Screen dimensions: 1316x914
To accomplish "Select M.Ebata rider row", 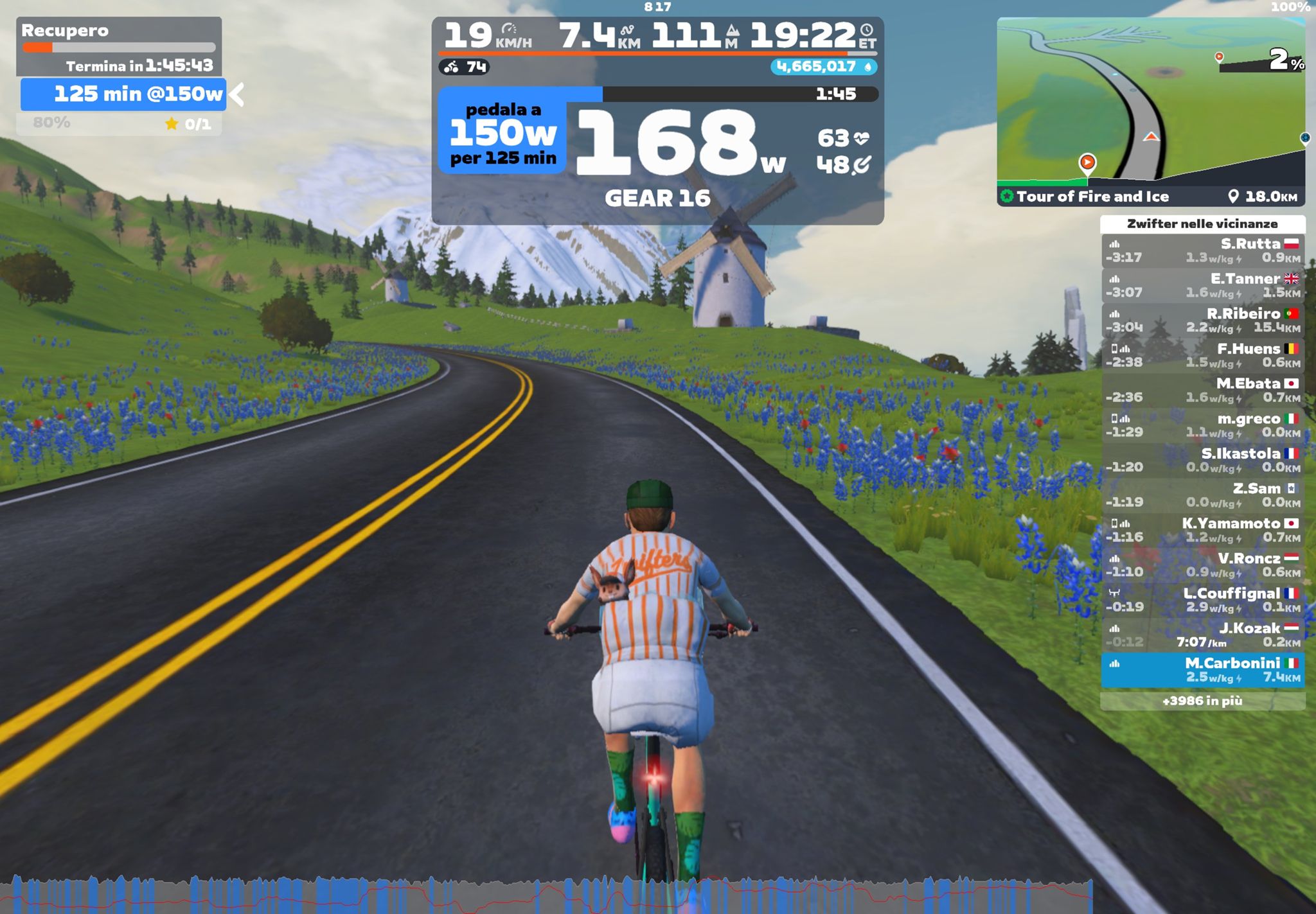I will (x=1202, y=390).
